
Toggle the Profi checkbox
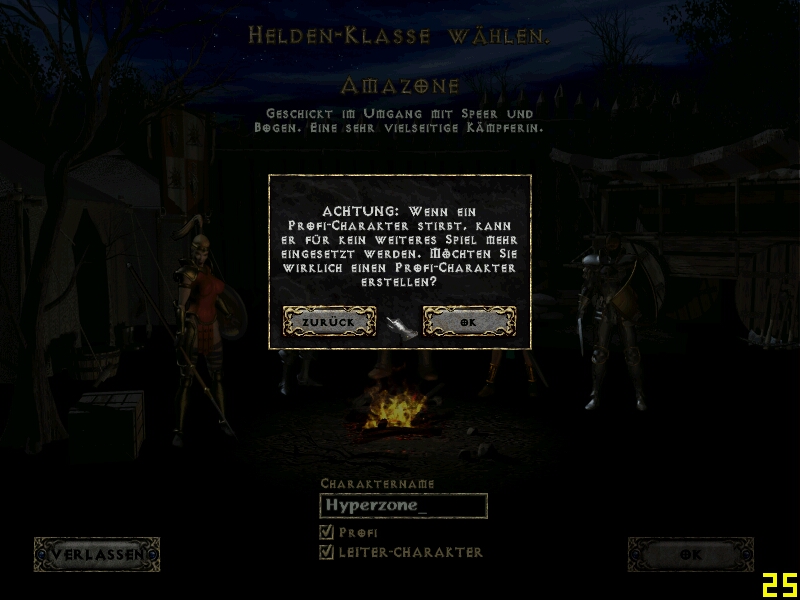point(326,532)
